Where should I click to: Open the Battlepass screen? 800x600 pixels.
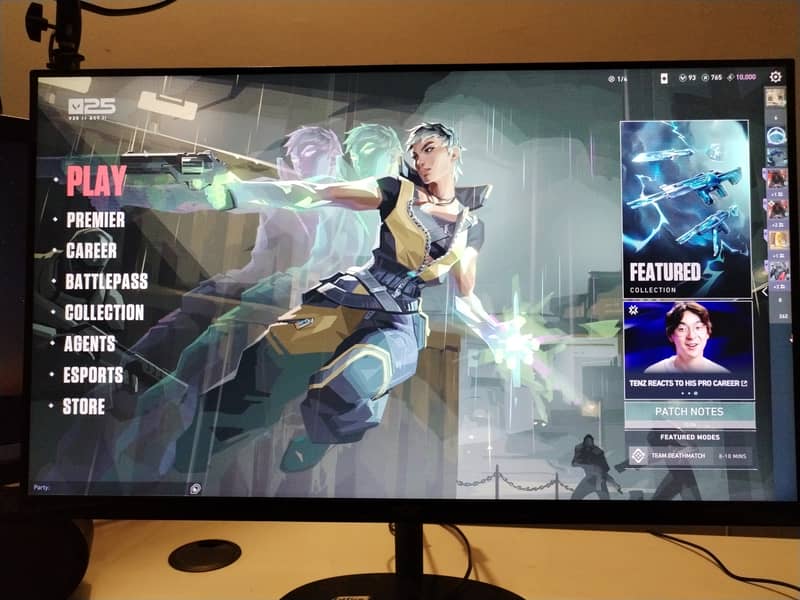106,281
